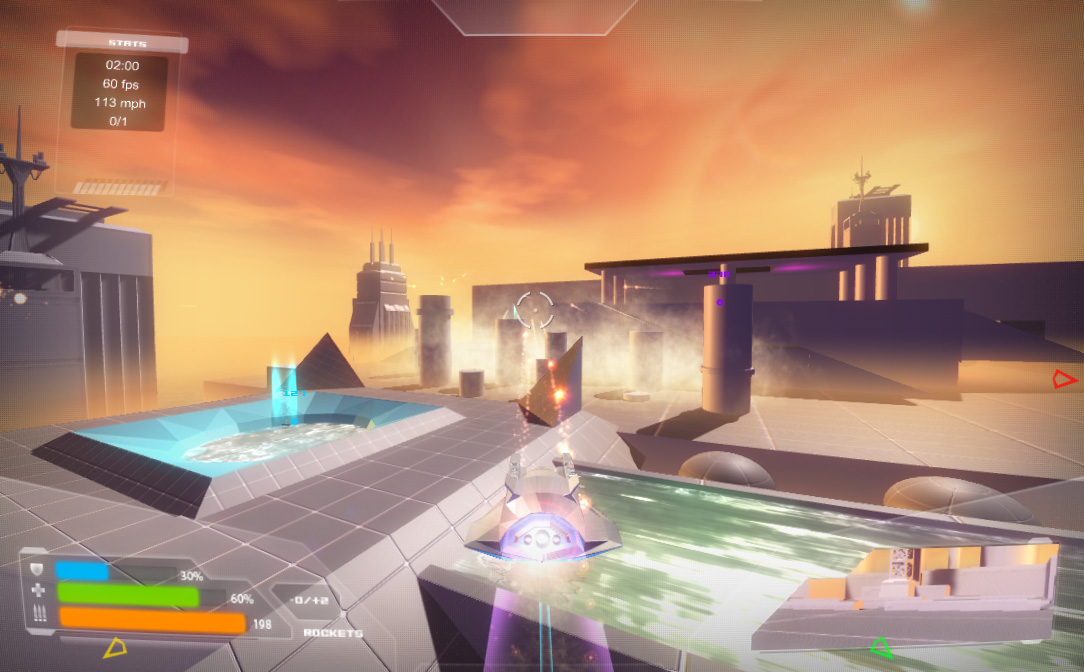1084x672 pixels.
Task: Click the yellow triangle direction marker
Action: click(115, 648)
